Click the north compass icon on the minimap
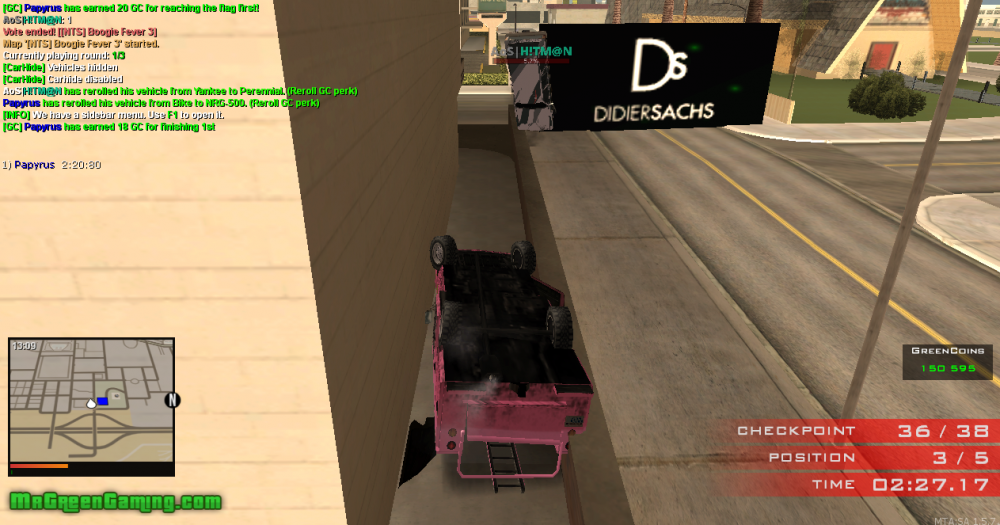Image resolution: width=1000 pixels, height=525 pixels. tap(172, 400)
